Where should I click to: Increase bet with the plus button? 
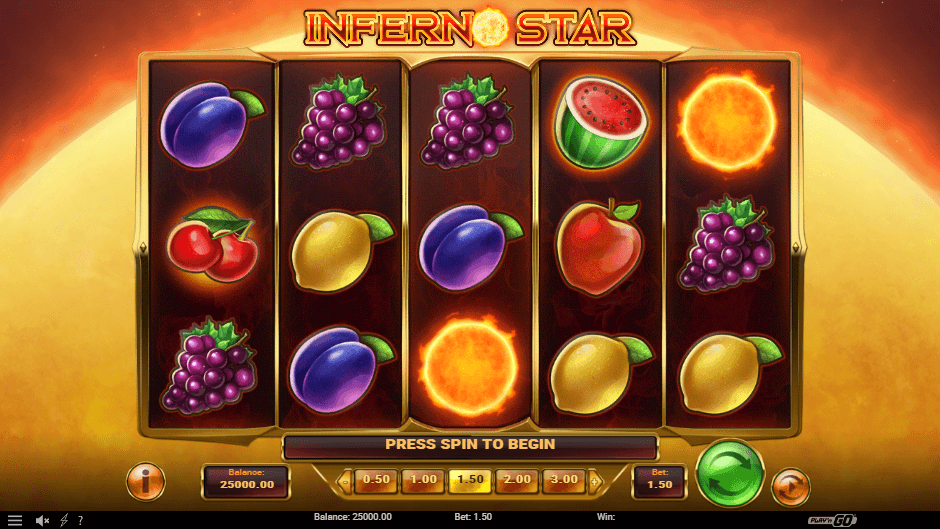point(595,481)
